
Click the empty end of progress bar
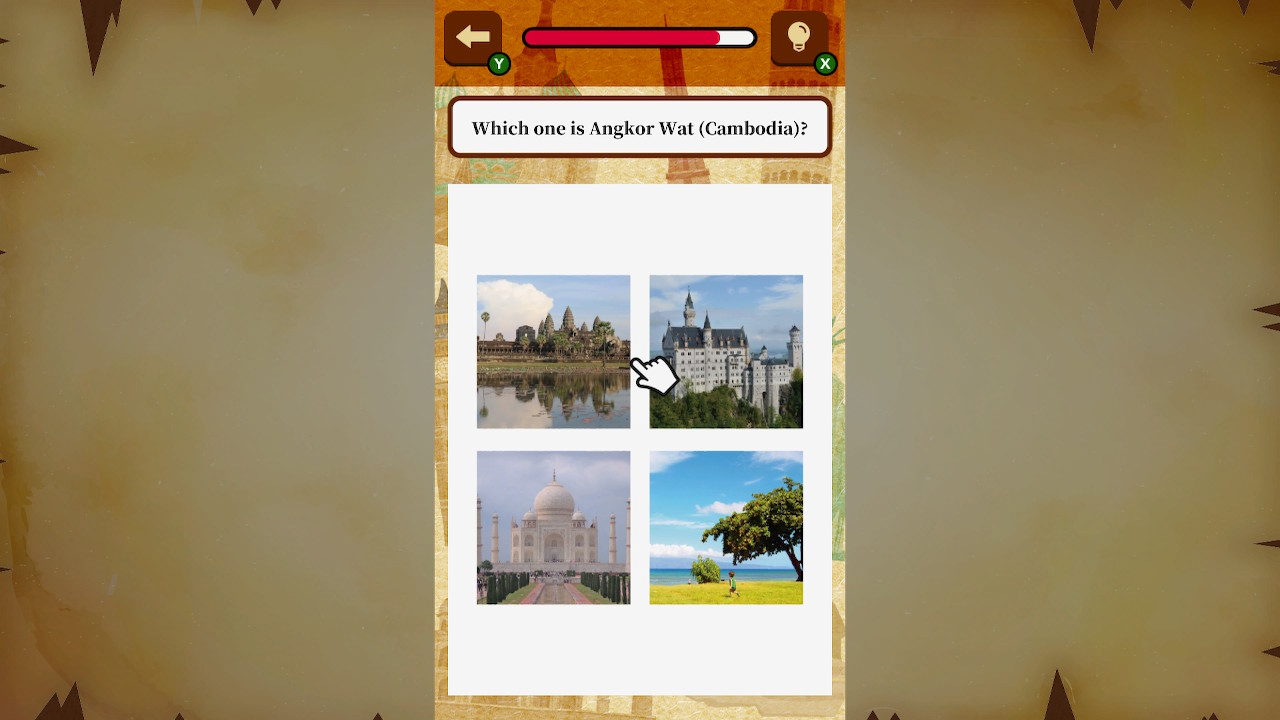click(735, 37)
